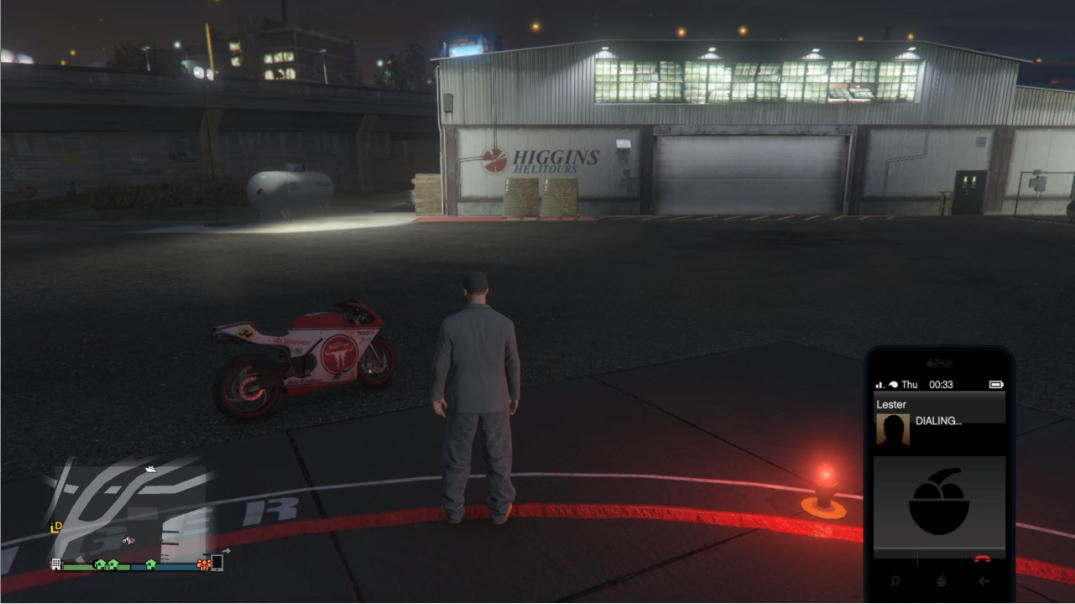The image size is (1075, 604).
Task: Select the pink motorcycle blip on the minimap
Action: point(128,541)
